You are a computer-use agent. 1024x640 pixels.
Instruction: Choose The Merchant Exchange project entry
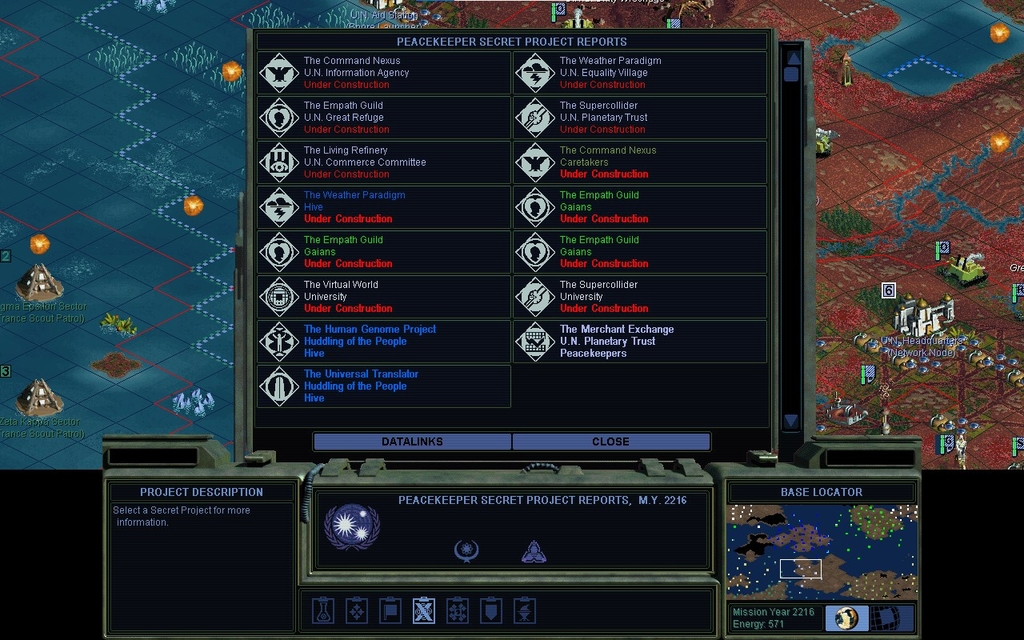click(x=640, y=342)
